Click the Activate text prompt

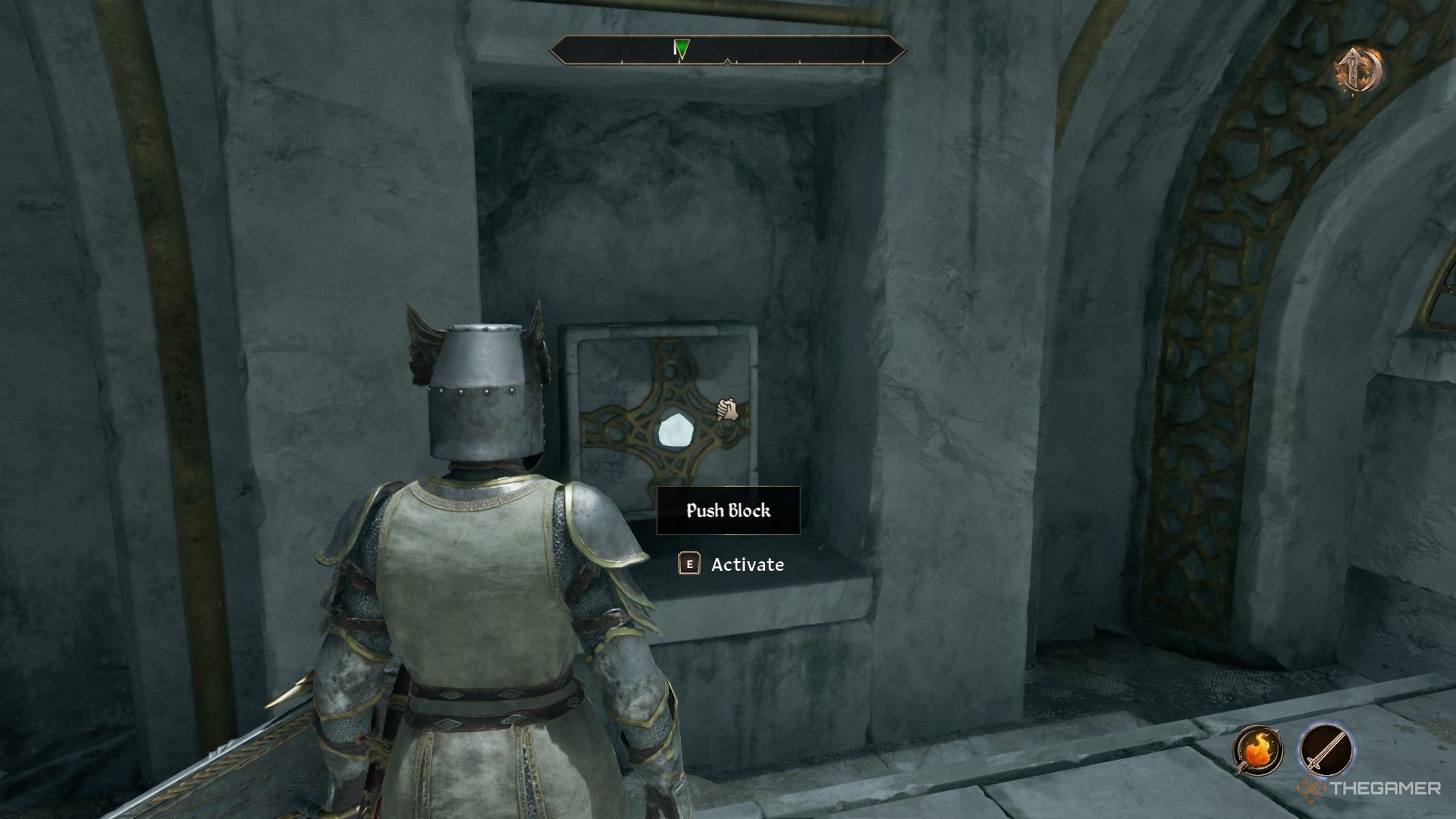point(747,564)
